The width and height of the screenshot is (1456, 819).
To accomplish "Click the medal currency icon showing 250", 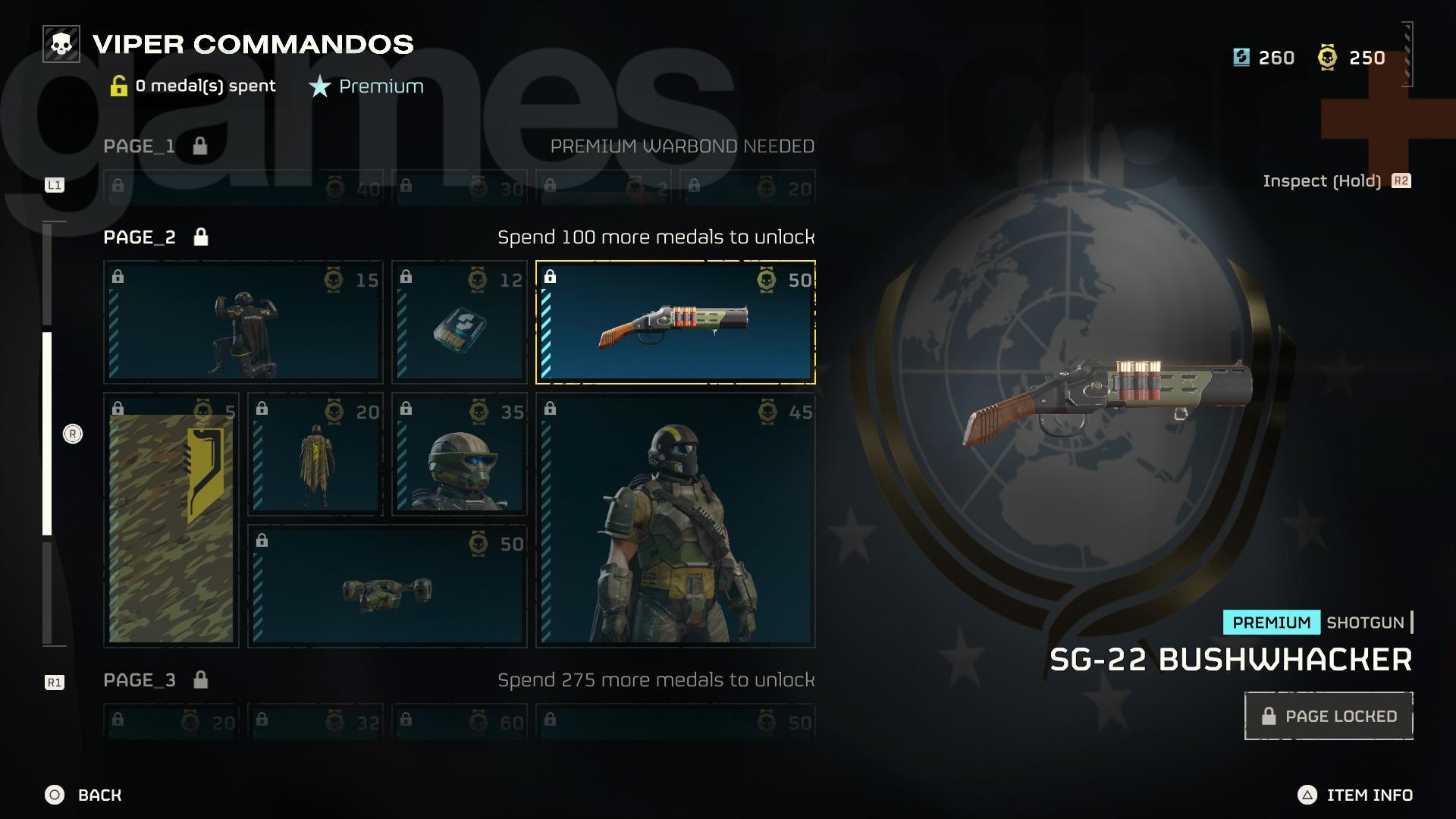I will click(1326, 57).
